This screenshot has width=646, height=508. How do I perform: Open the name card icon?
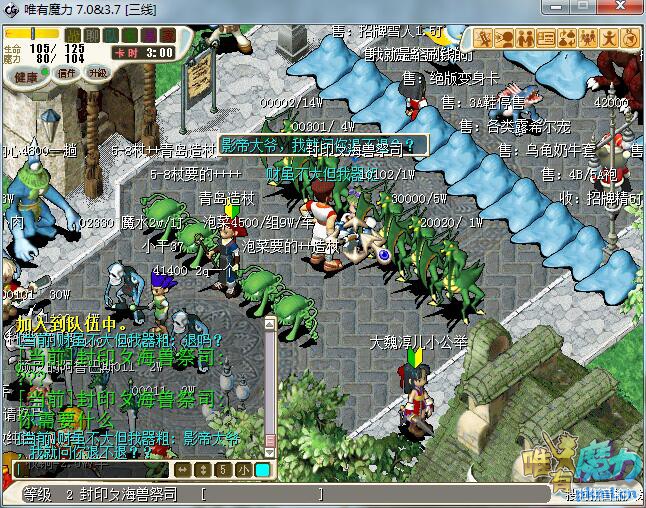tap(546, 39)
